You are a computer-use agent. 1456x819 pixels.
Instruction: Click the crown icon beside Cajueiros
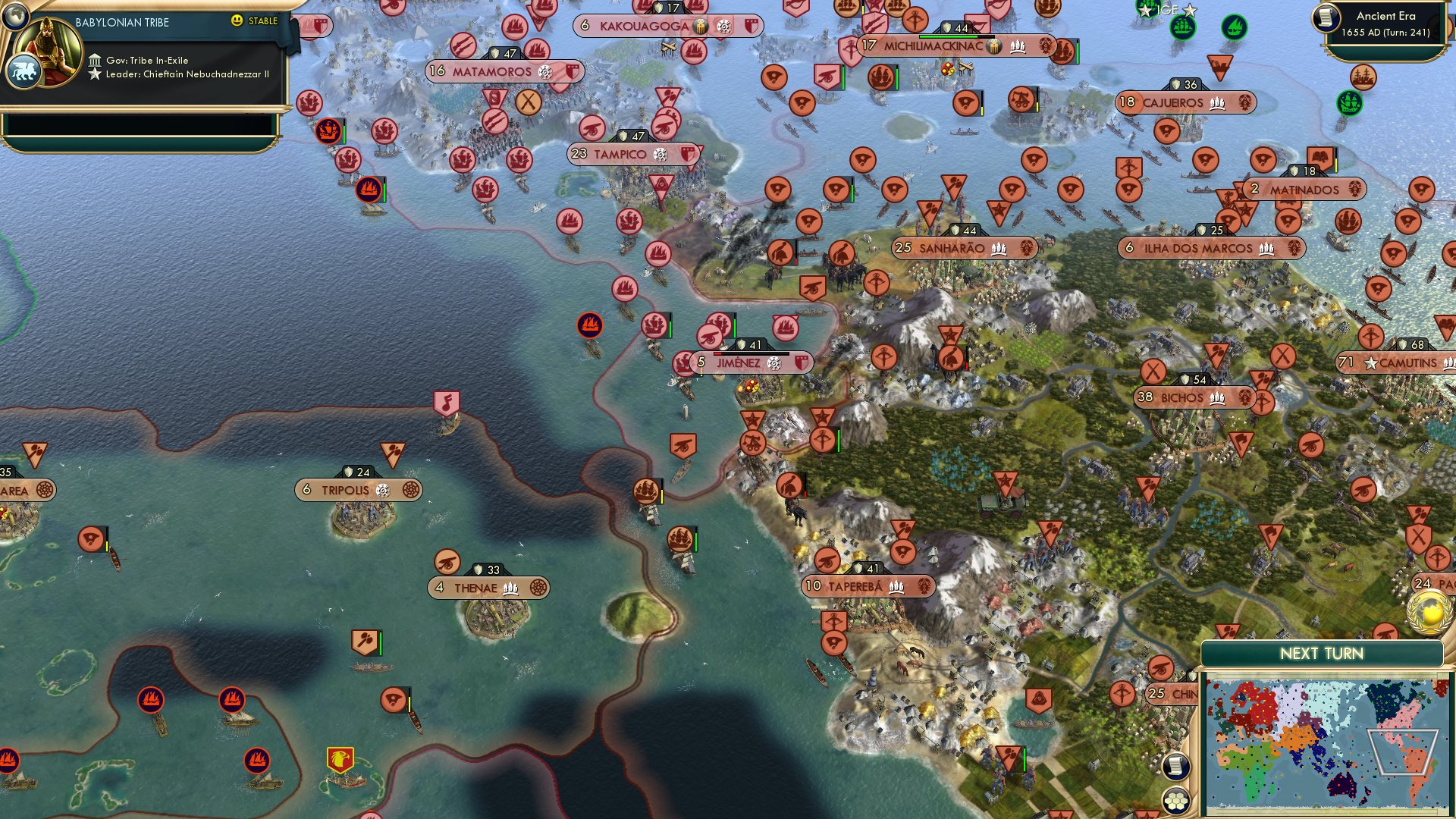click(1217, 104)
